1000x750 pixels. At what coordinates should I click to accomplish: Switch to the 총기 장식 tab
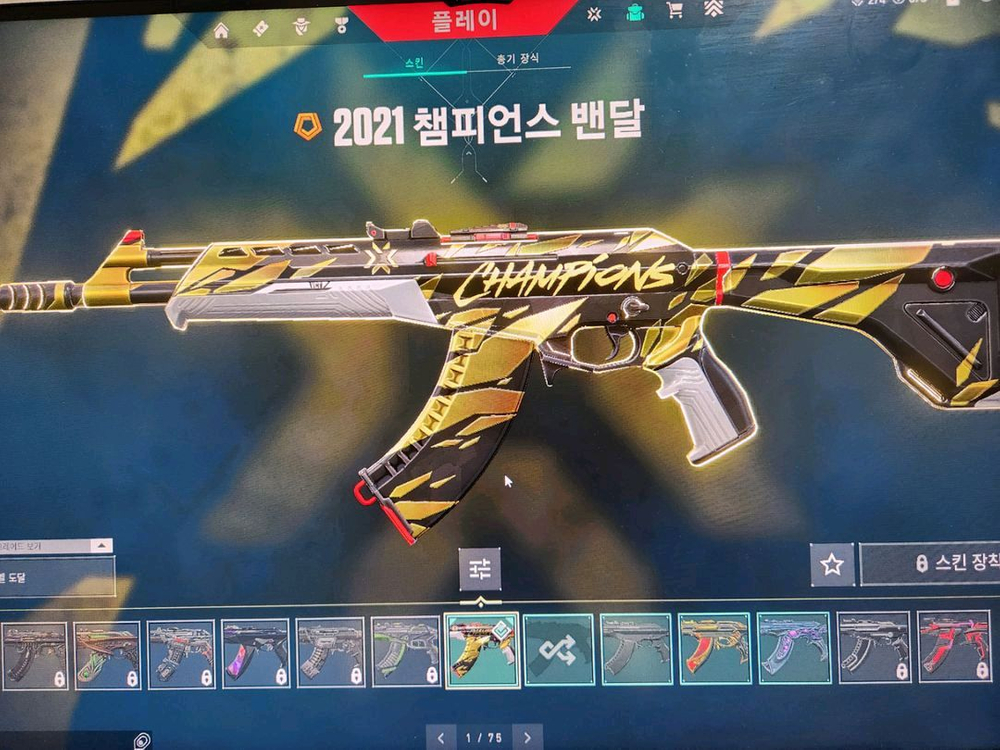click(x=517, y=59)
